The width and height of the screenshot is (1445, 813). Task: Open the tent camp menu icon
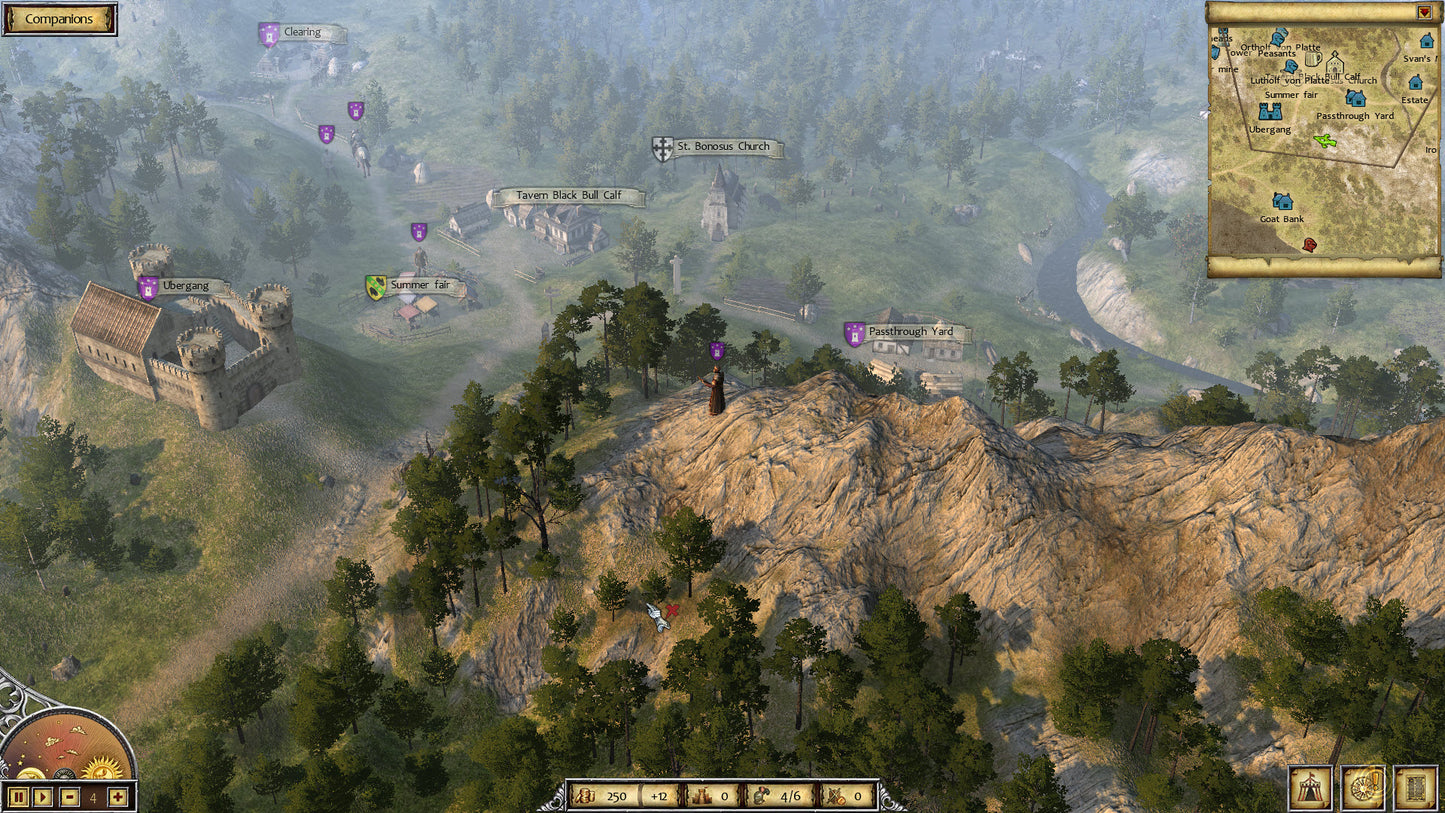pos(1309,787)
